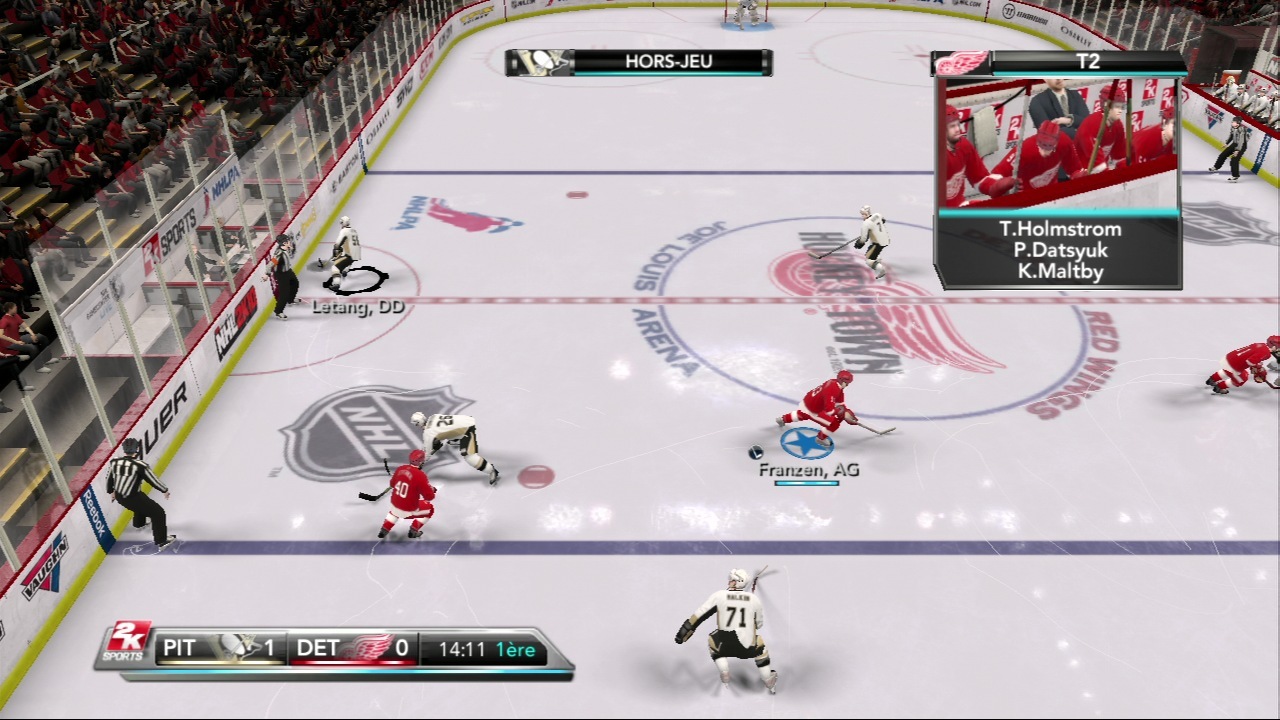Click the Red Wings bench thumbnail

point(1060,141)
